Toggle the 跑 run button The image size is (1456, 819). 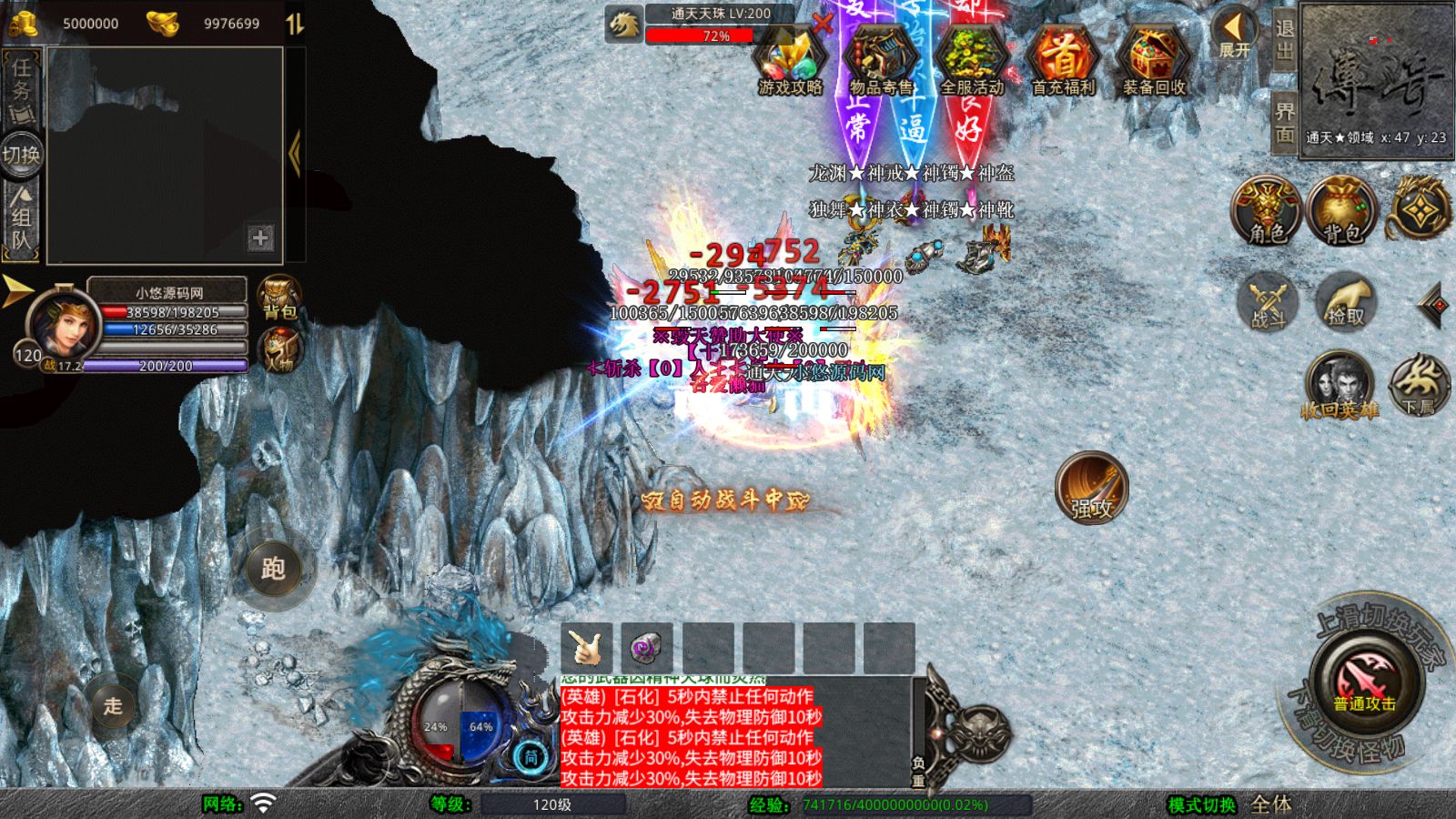tap(273, 569)
